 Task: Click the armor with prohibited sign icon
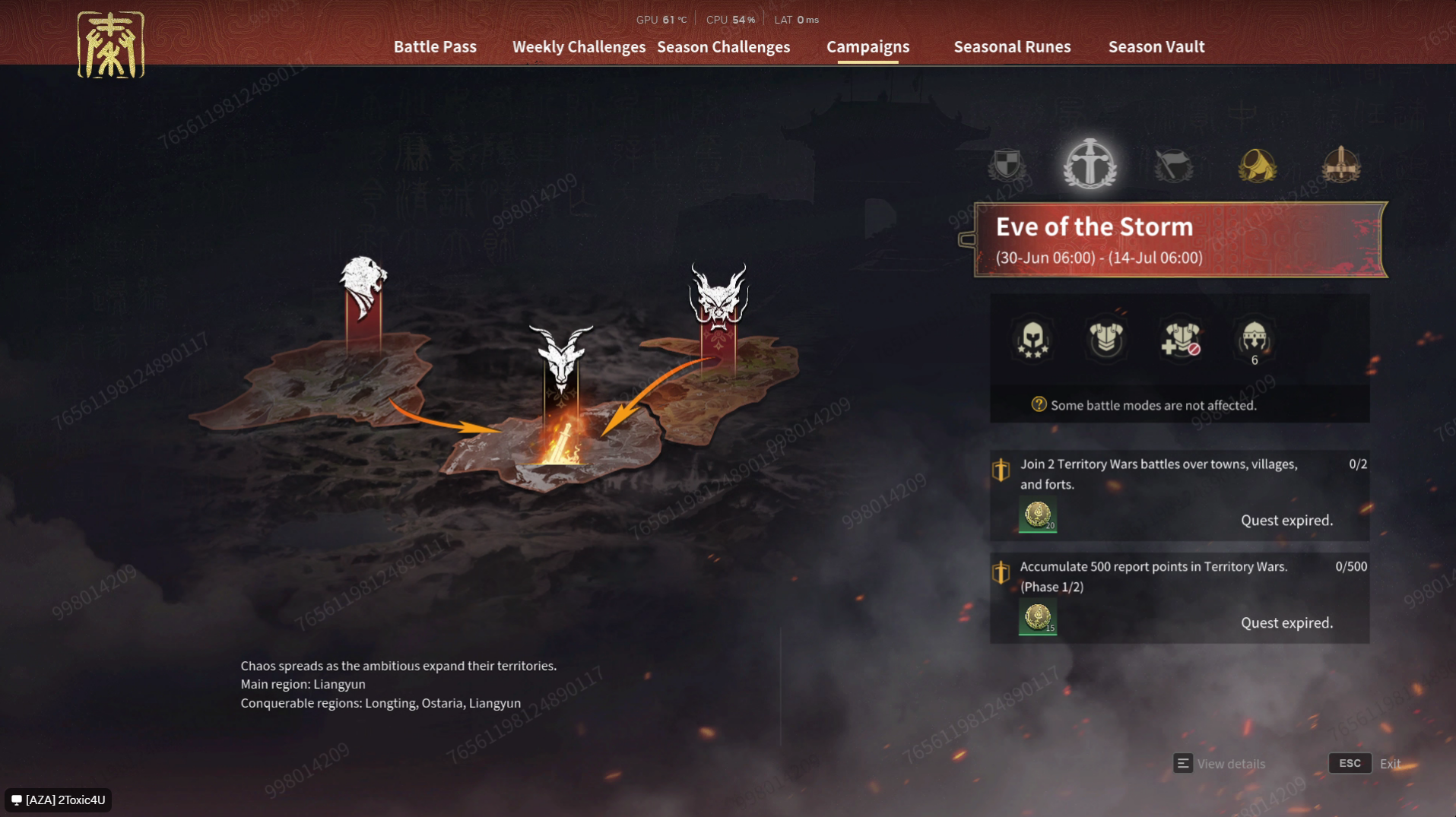pyautogui.click(x=1180, y=339)
